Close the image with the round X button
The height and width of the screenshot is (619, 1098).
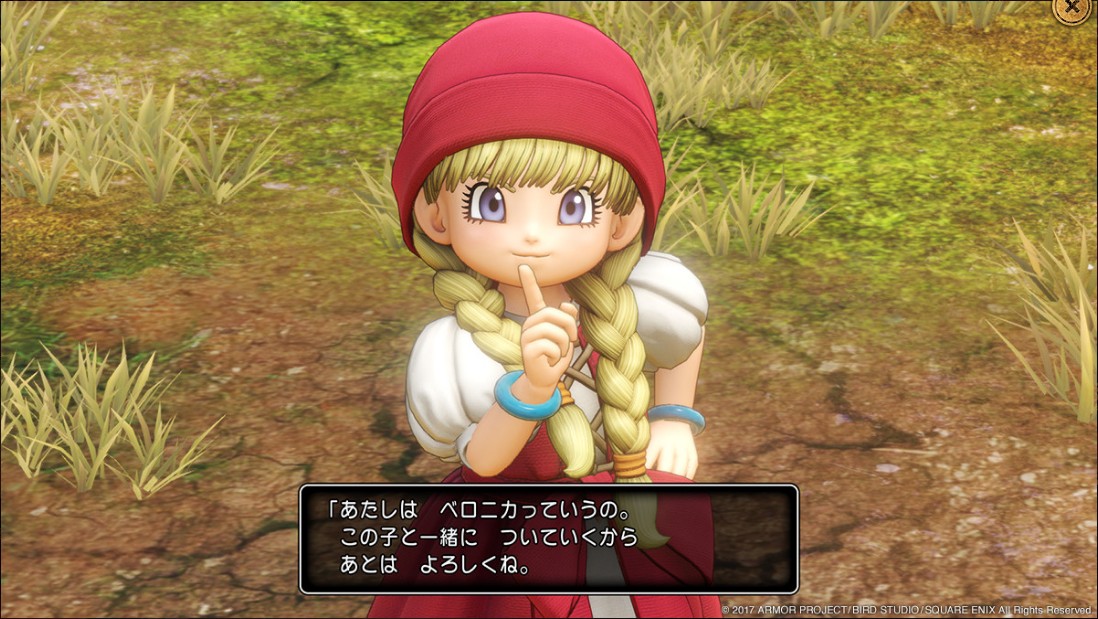[1074, 7]
